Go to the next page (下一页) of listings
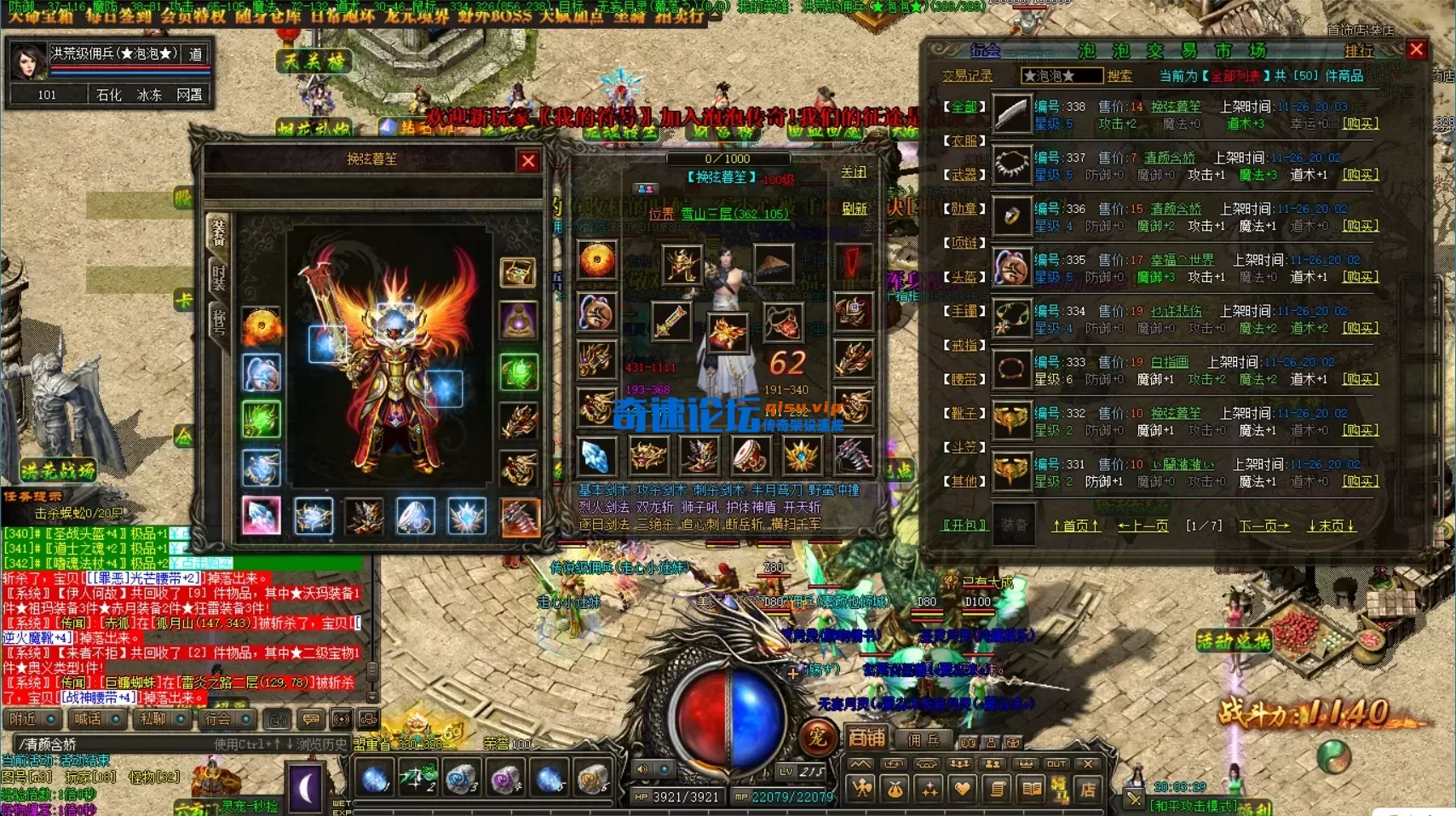Viewport: 1456px width, 816px height. tap(1263, 526)
